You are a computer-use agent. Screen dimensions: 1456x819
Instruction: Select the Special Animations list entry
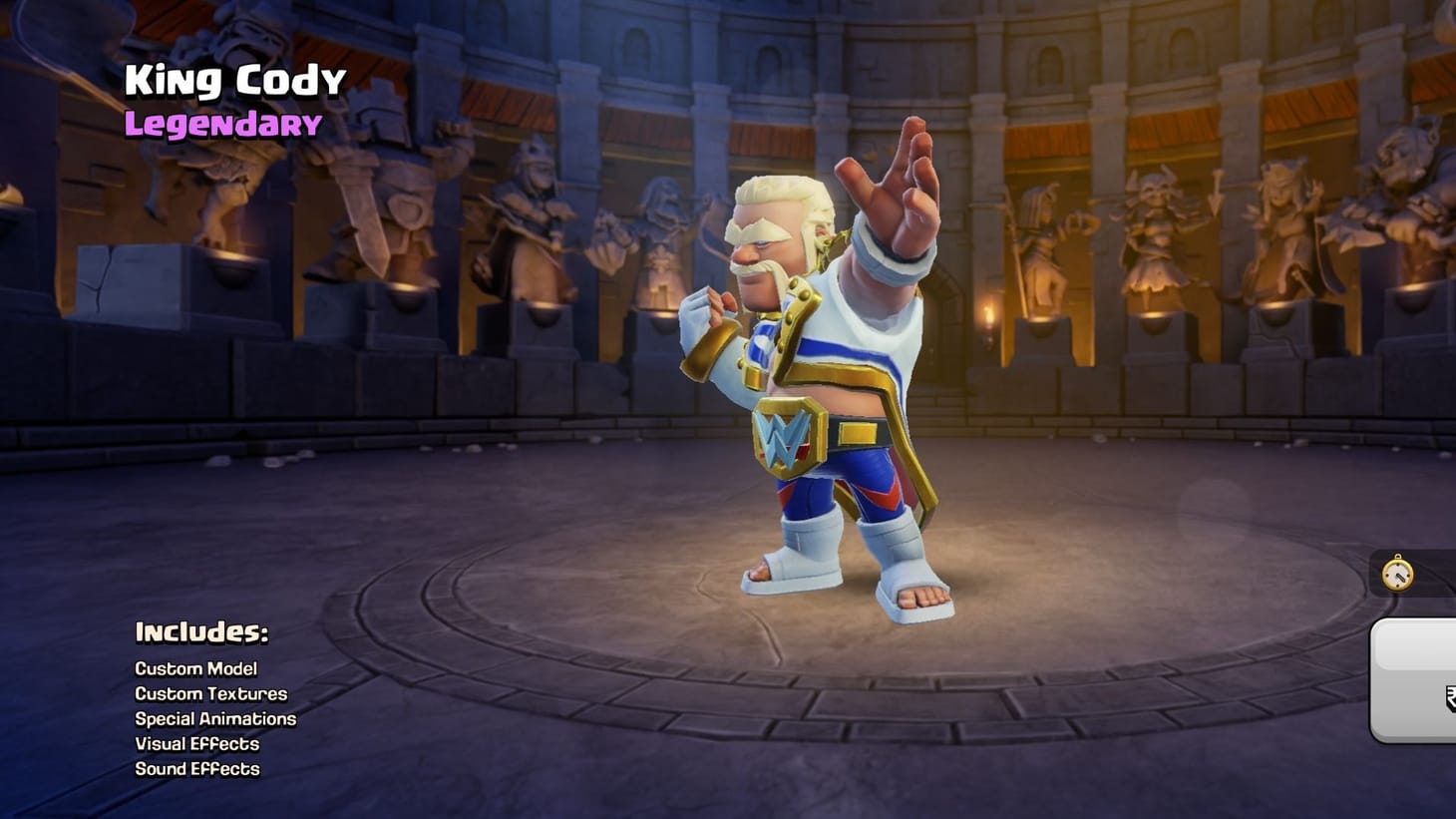click(215, 719)
